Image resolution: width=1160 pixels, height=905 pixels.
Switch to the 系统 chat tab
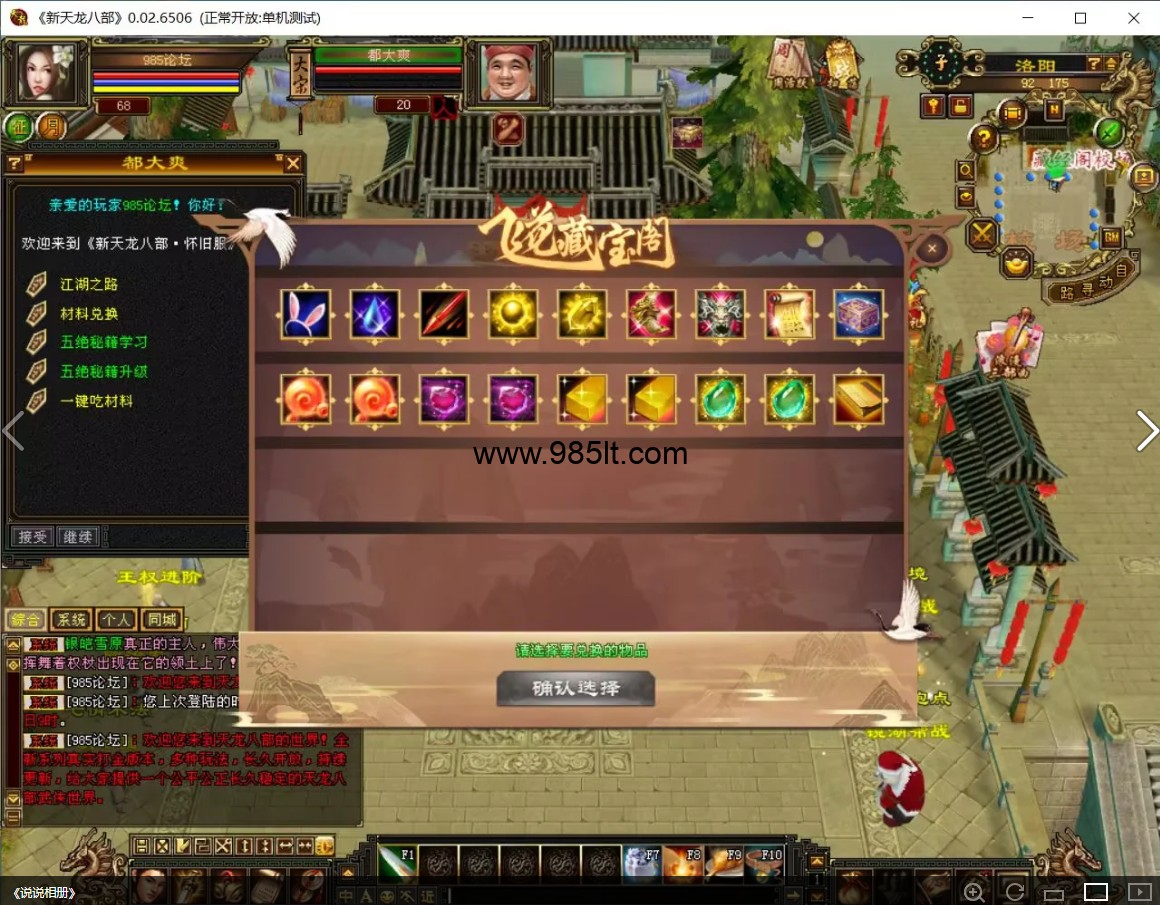point(71,620)
